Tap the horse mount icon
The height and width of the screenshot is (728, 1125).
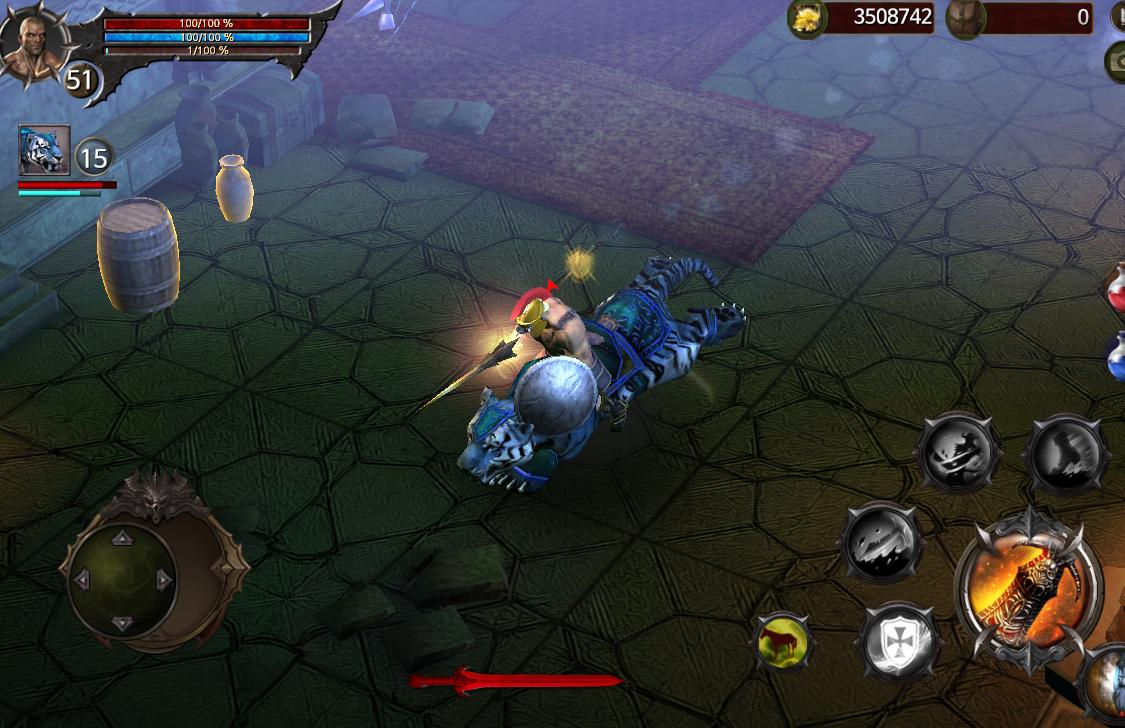click(x=782, y=641)
